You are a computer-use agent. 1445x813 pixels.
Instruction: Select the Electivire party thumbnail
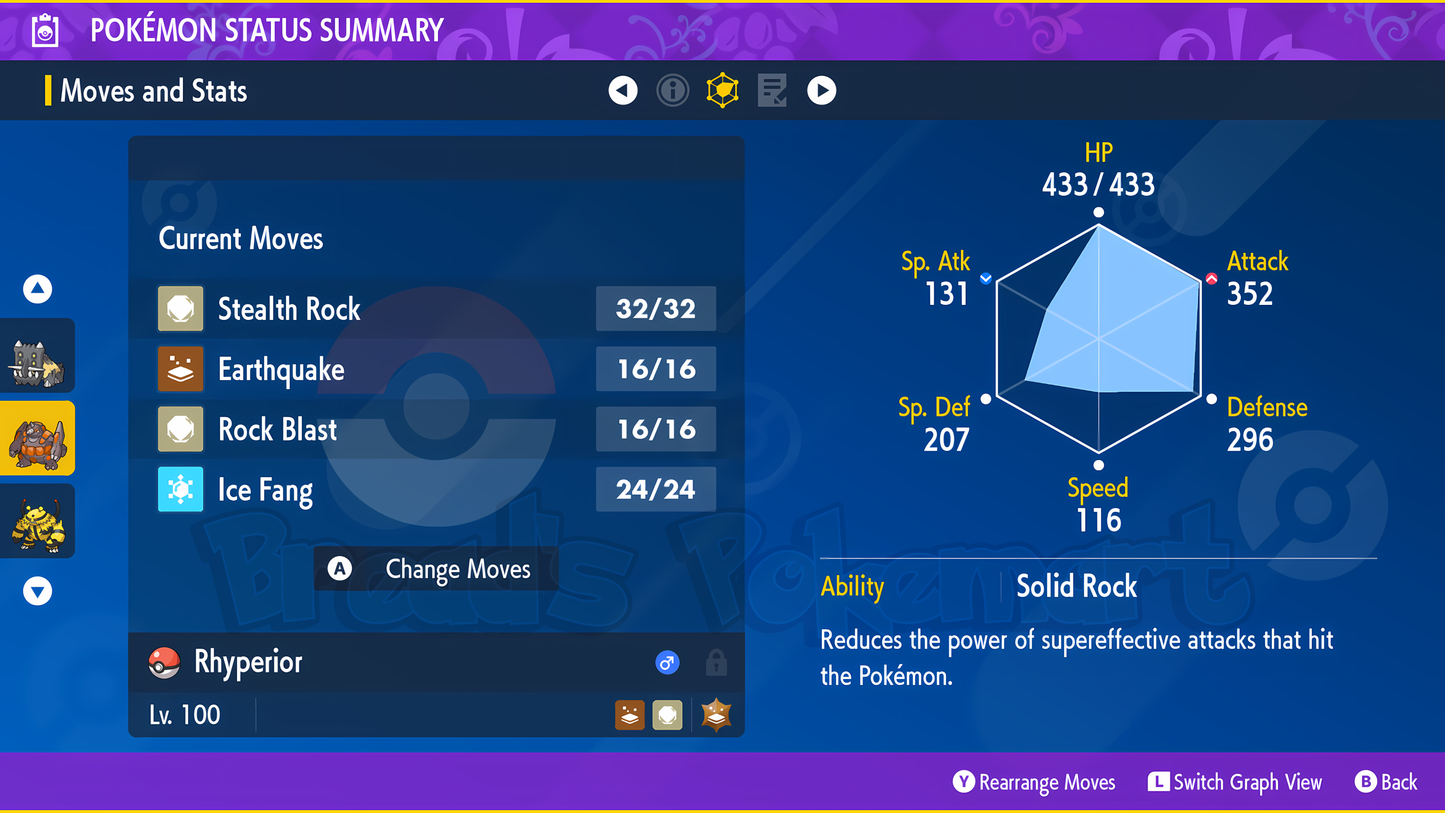coord(38,521)
